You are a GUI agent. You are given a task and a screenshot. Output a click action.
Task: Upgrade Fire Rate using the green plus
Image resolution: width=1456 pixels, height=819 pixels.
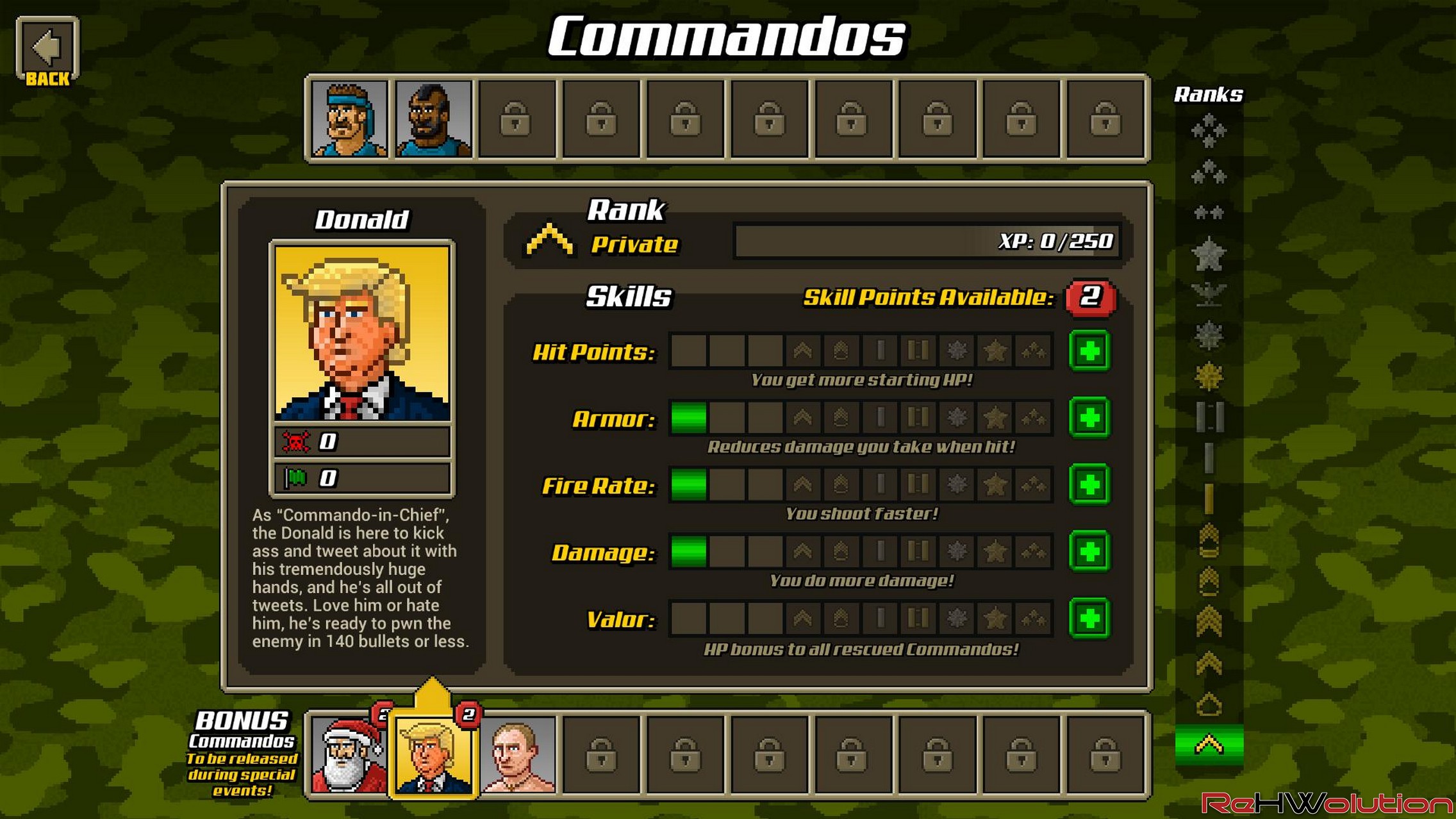pyautogui.click(x=1089, y=484)
